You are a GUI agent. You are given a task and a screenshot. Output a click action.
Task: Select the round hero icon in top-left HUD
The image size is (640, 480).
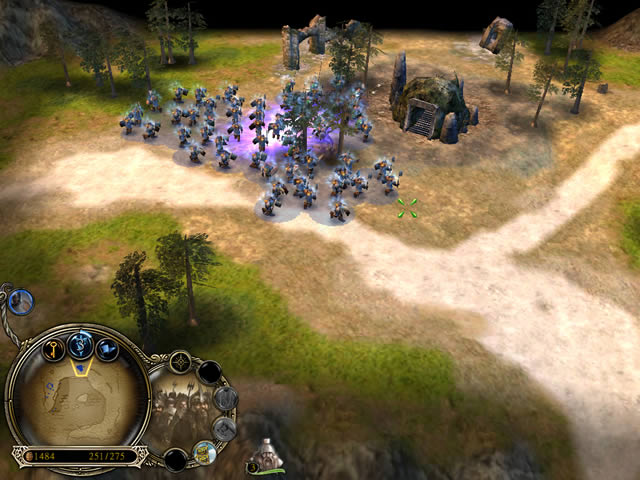(x=21, y=300)
